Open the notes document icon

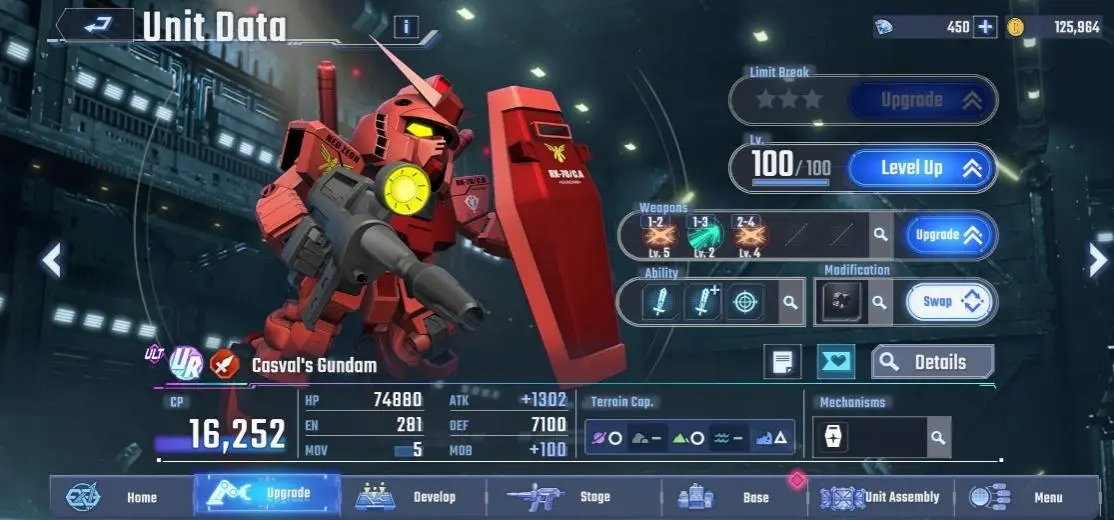click(782, 362)
